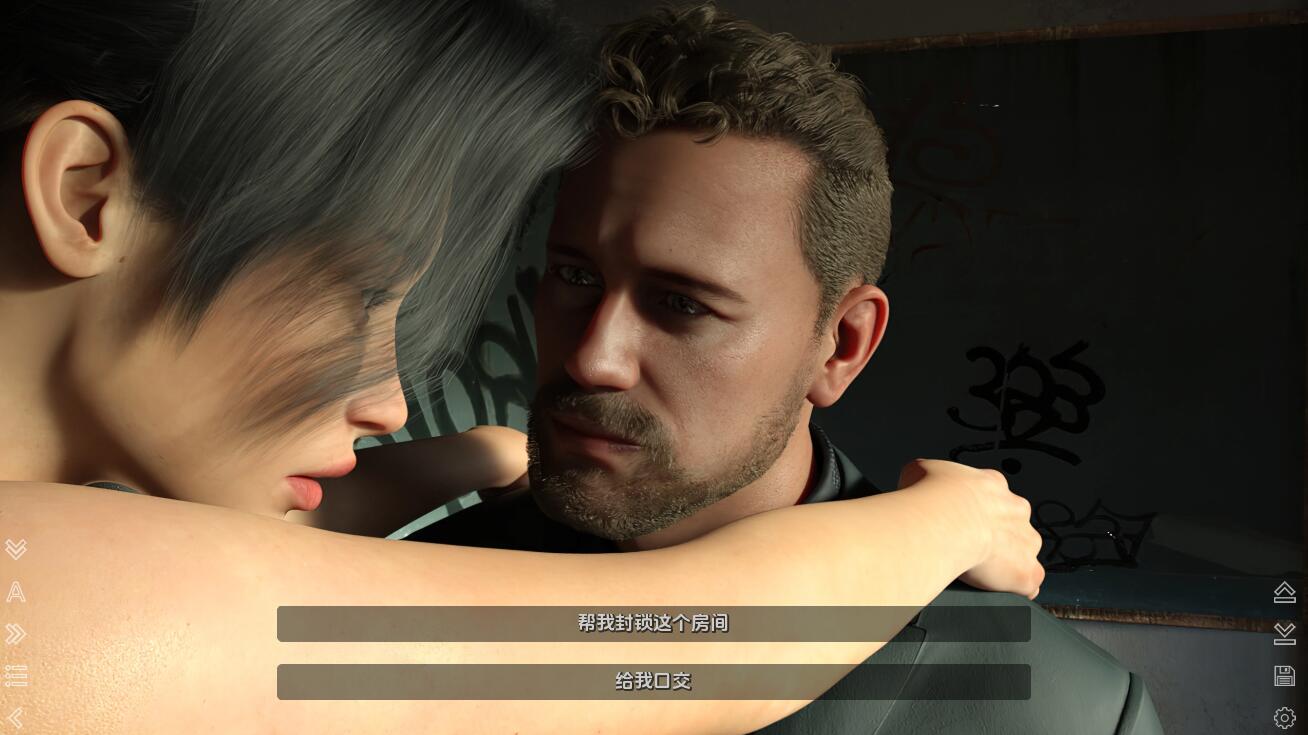
Task: Choose the 帮我封锁这个房间 dialogue option
Action: [653, 624]
